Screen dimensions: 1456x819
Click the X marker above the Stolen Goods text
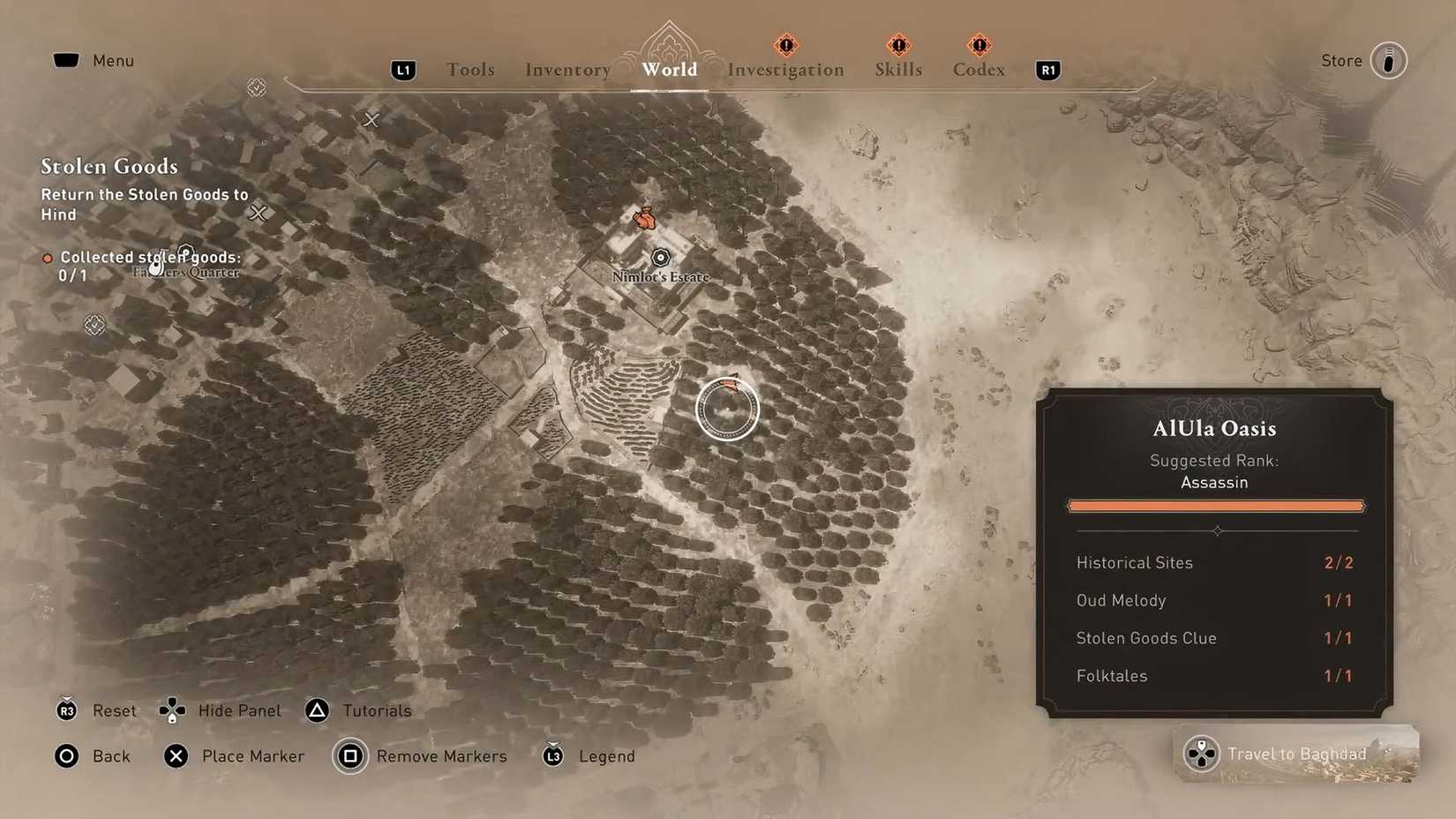coord(371,120)
